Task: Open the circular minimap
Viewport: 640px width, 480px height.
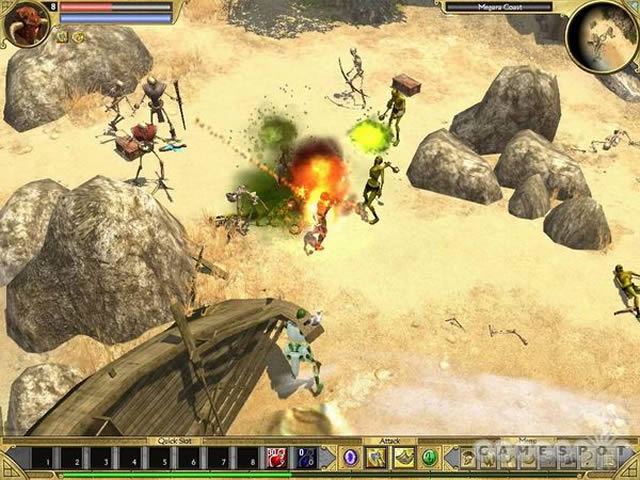Action: (x=602, y=37)
